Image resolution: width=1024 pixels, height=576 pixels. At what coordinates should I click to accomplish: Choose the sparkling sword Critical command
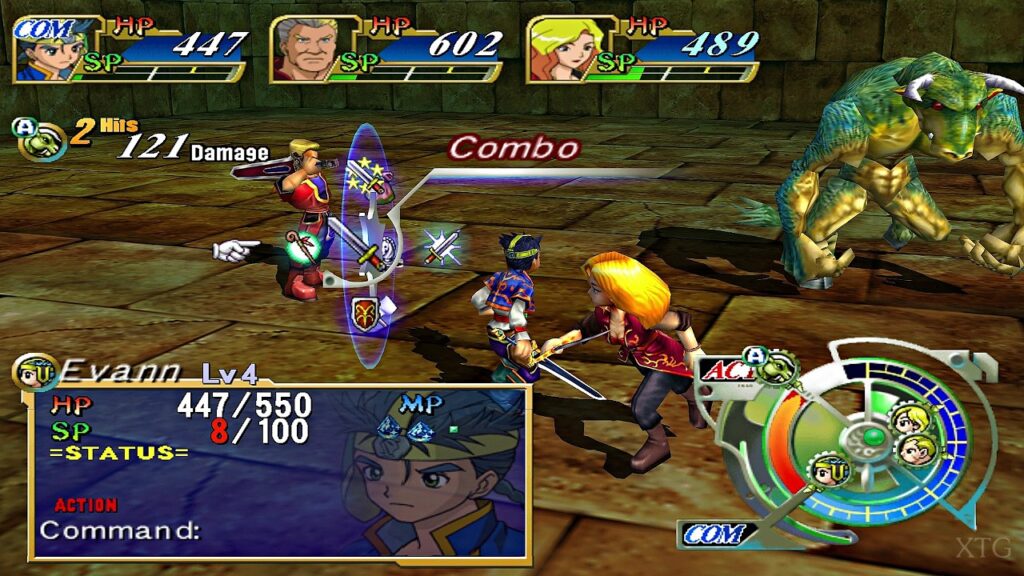pos(440,246)
